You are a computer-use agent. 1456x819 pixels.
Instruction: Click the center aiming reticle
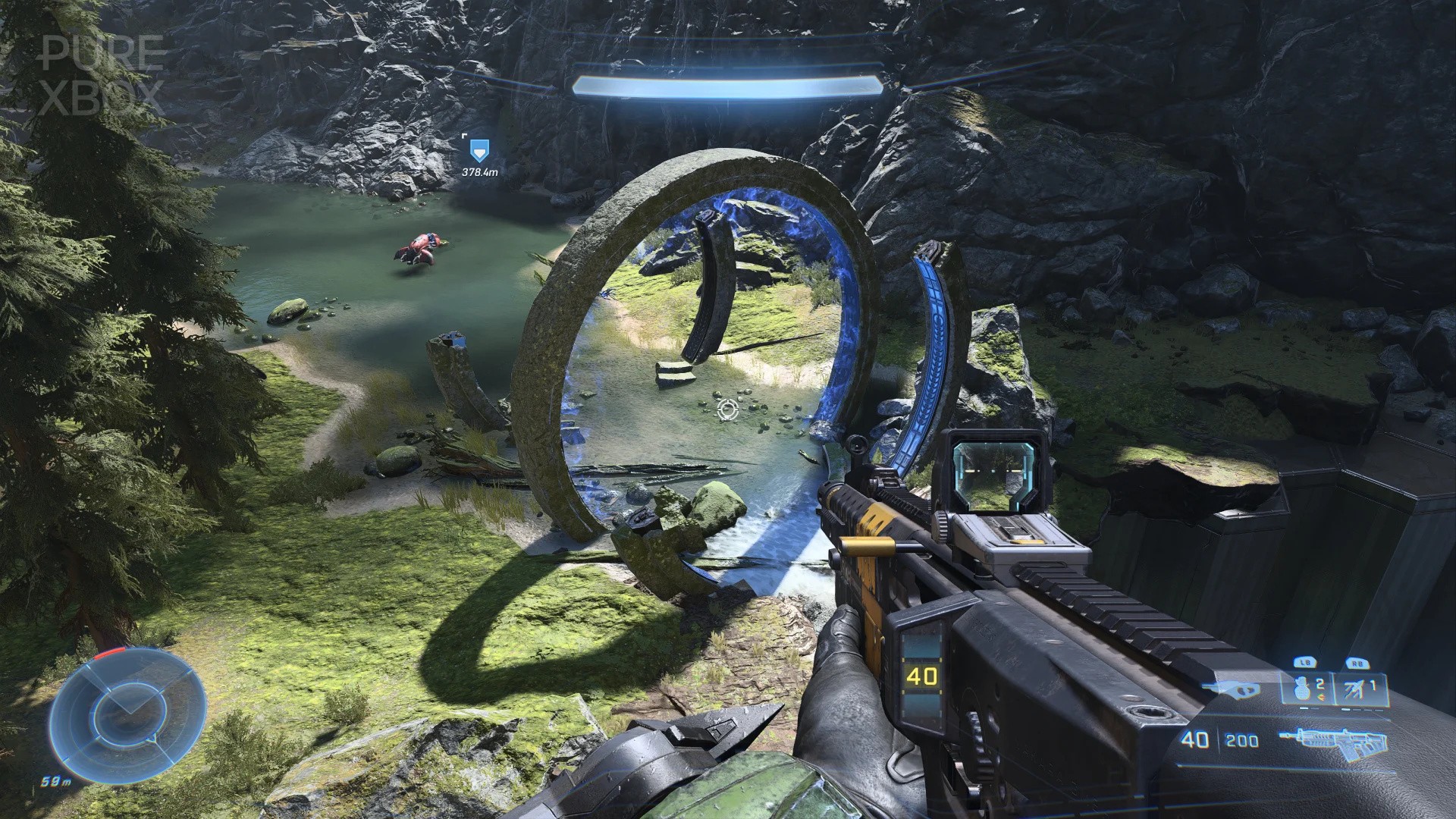[x=726, y=410]
